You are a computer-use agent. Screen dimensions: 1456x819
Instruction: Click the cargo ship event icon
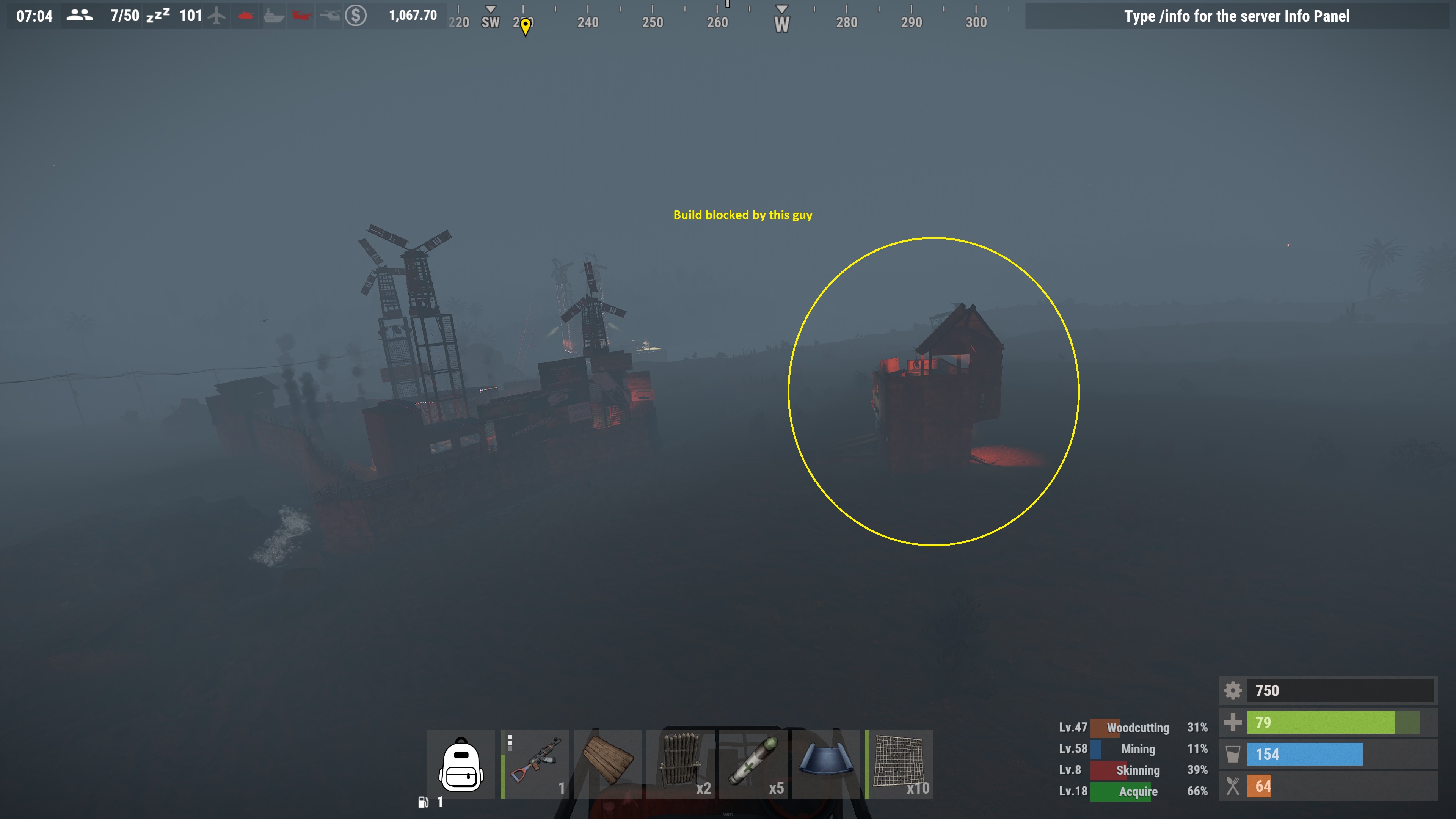click(x=273, y=16)
